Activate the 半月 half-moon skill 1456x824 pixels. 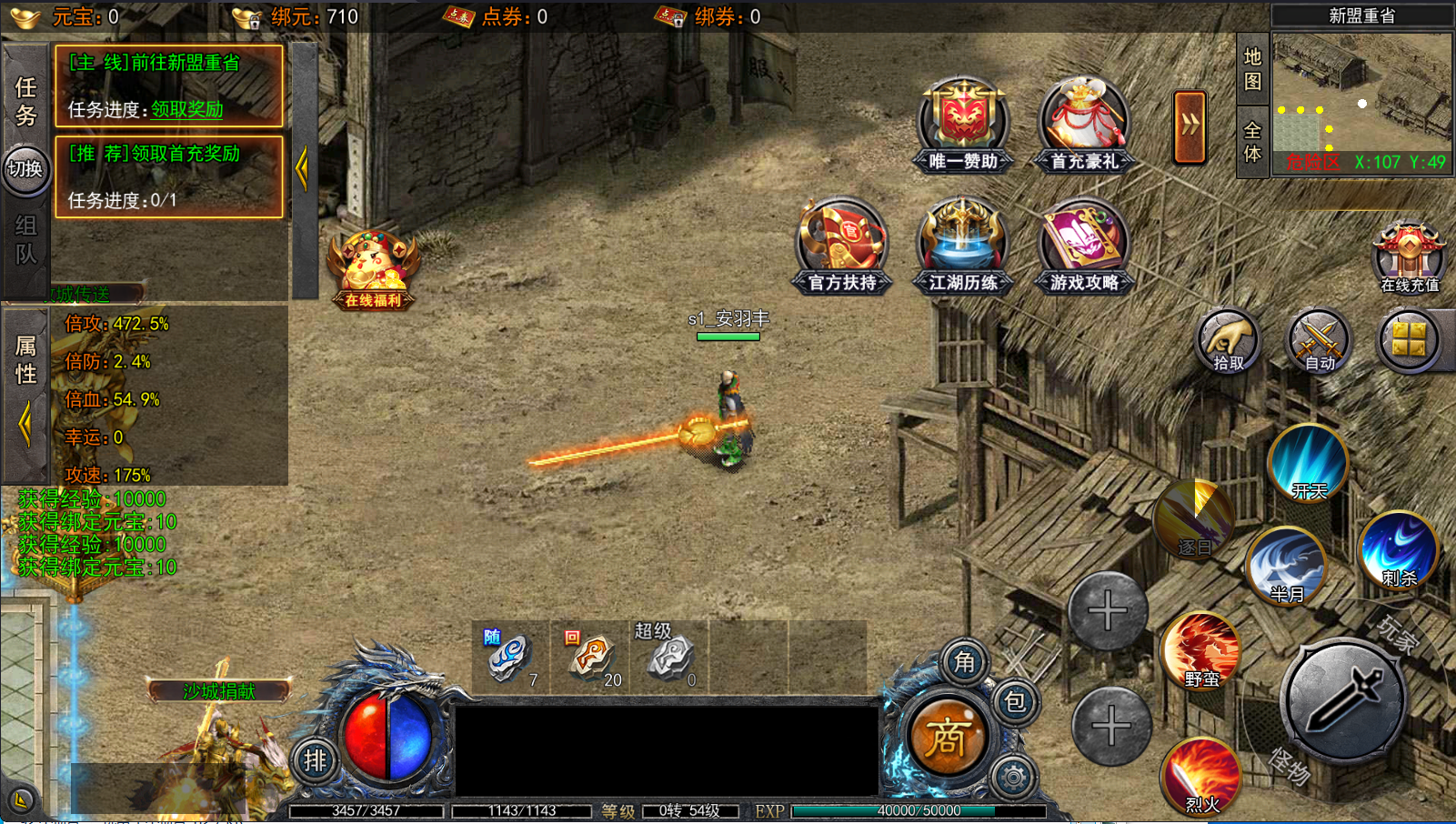1286,566
